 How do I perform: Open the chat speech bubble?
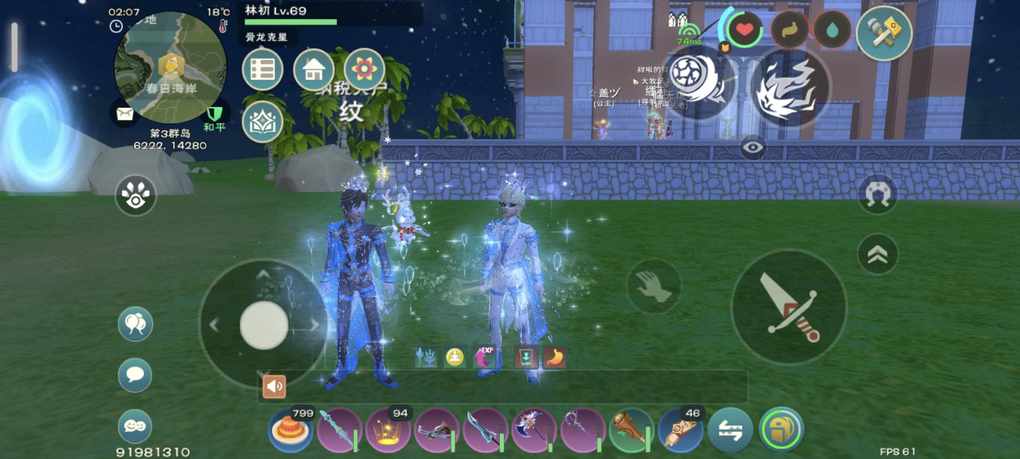pyautogui.click(x=135, y=374)
